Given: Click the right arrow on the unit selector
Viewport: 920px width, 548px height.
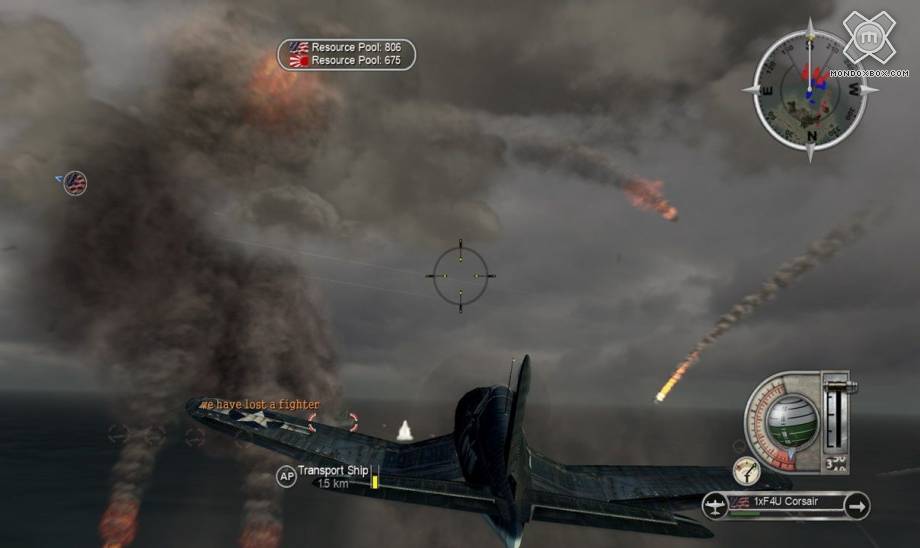Looking at the screenshot, I should click(857, 506).
